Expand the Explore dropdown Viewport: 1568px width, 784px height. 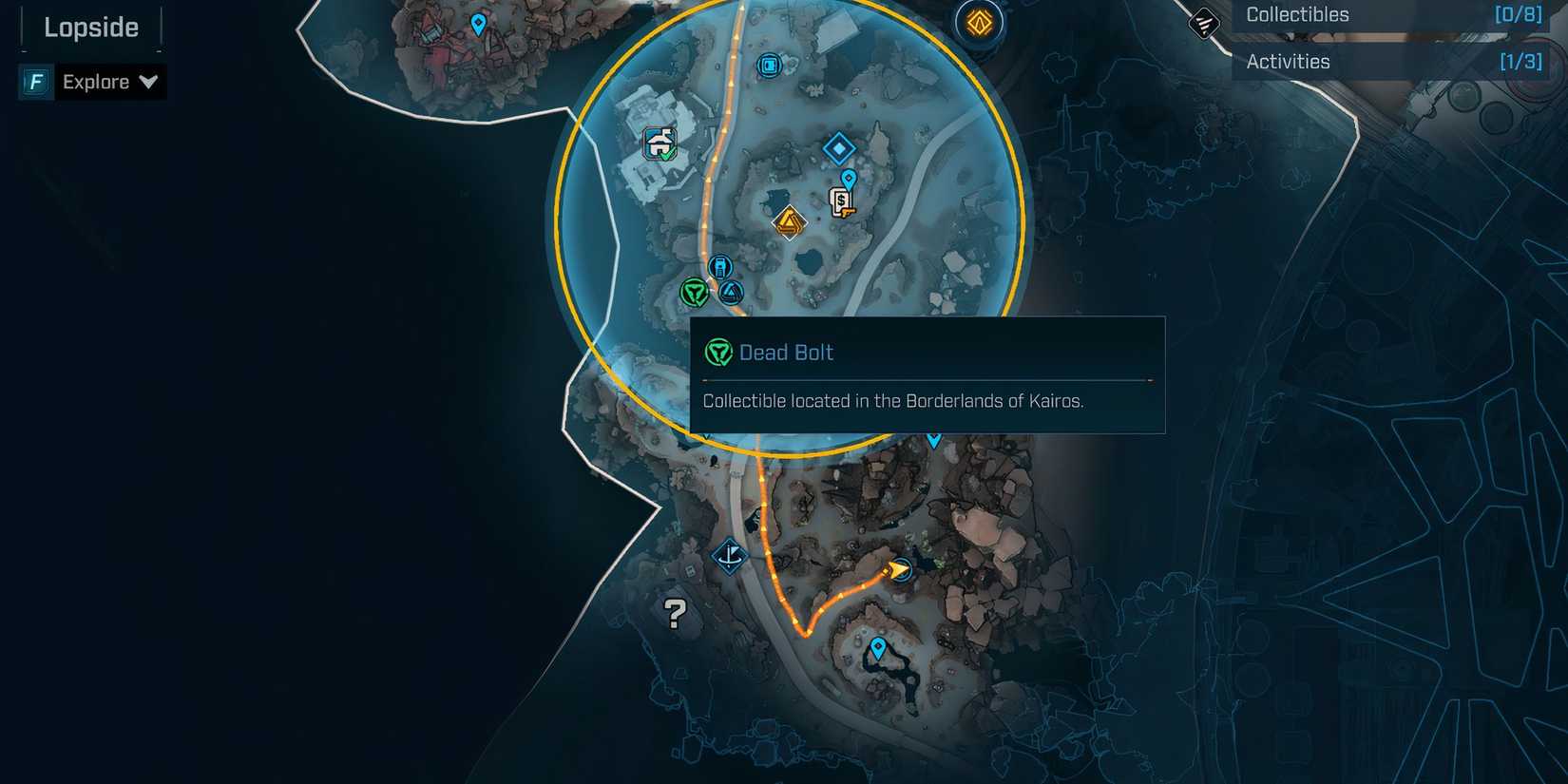point(149,82)
